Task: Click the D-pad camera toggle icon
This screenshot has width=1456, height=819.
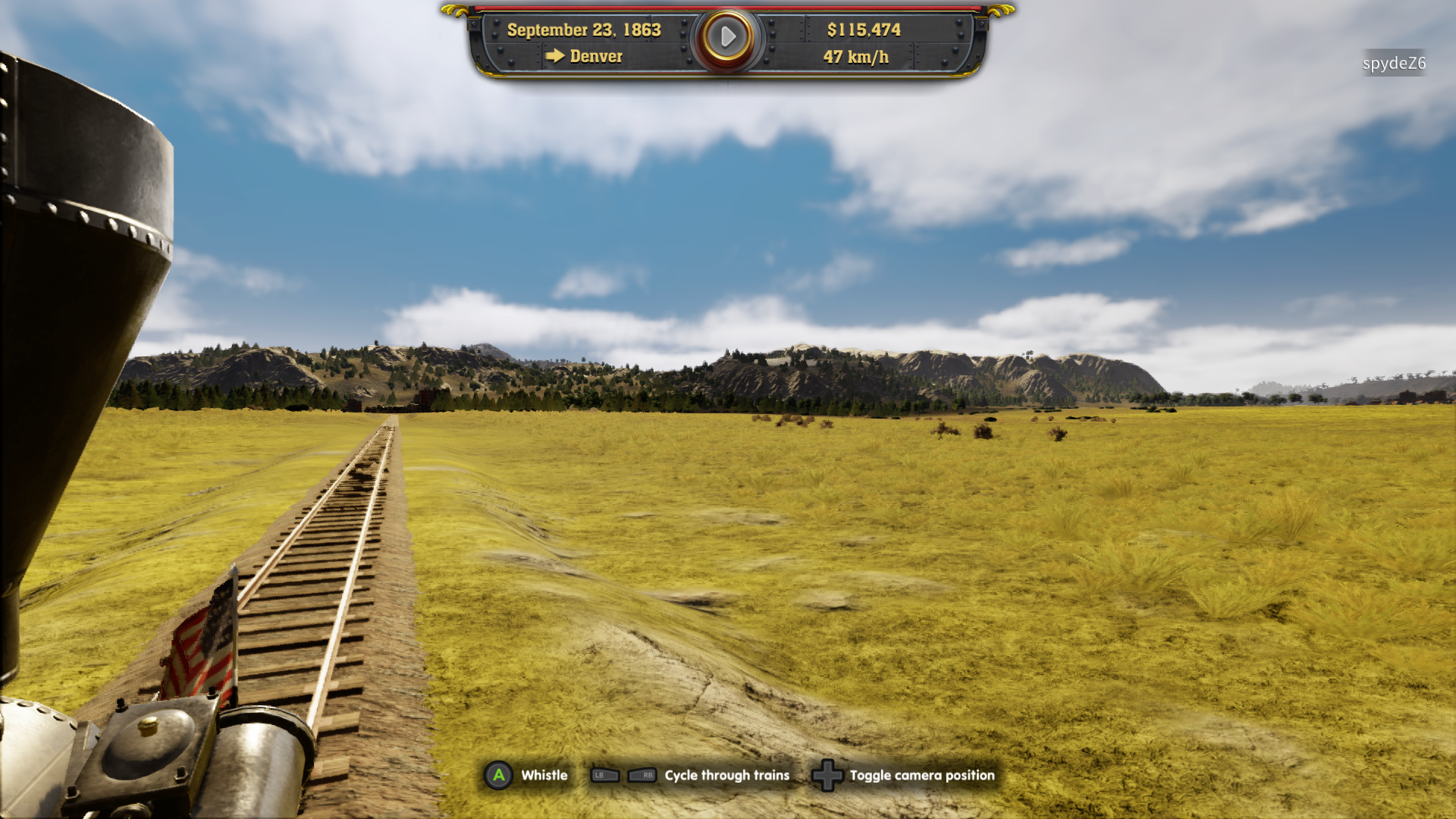Action: pos(827,775)
